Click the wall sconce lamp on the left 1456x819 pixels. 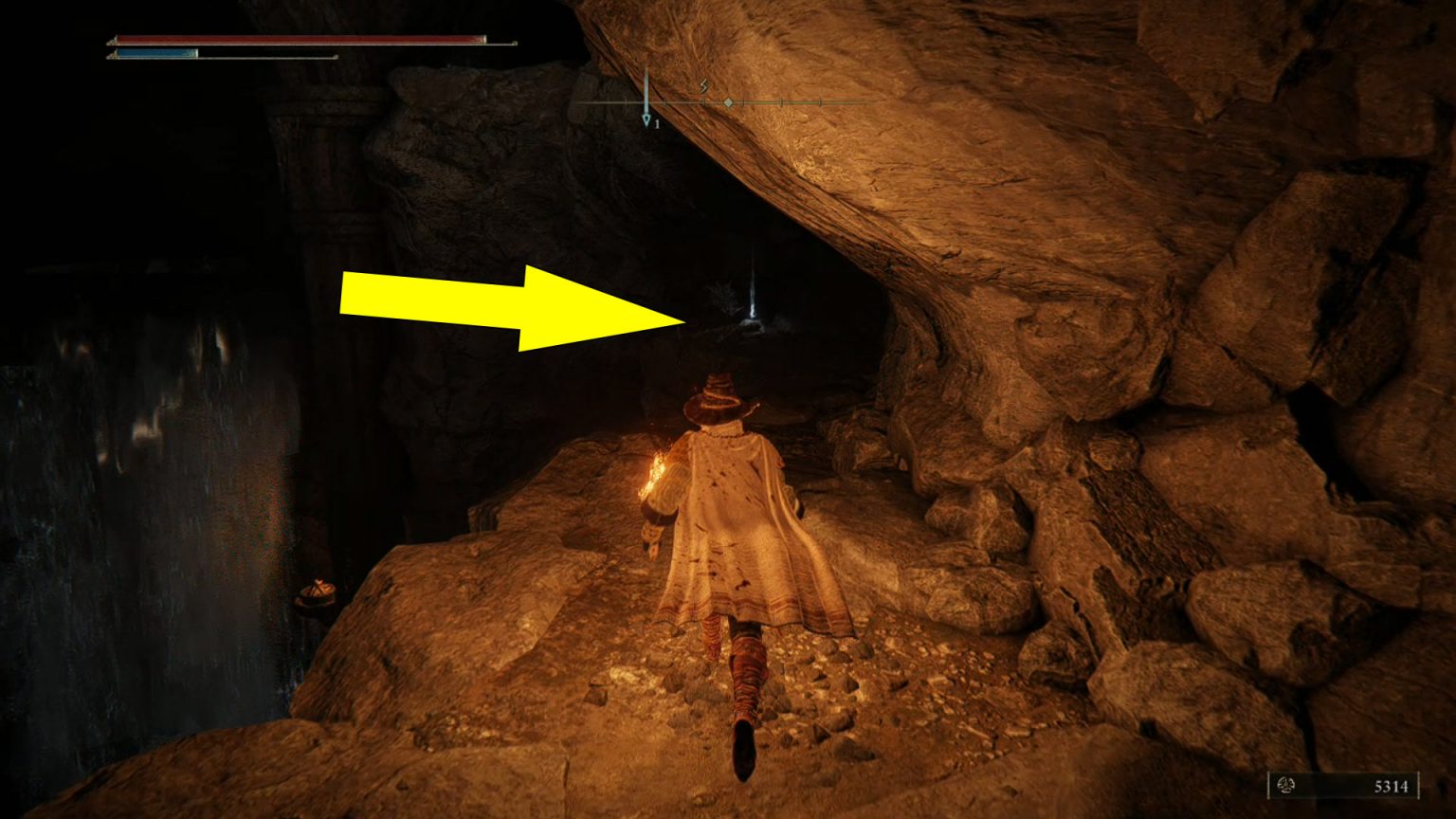tap(313, 592)
